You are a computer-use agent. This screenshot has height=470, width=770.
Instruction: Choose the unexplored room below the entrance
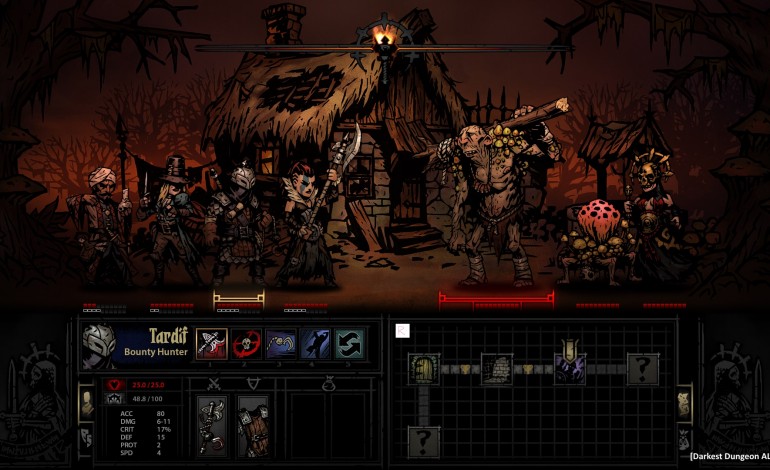pyautogui.click(x=424, y=439)
